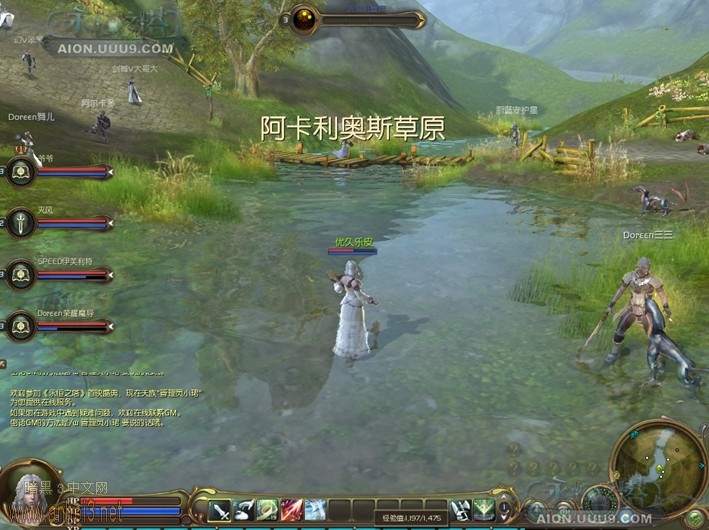Target party member Doreen荣耀魔导
Viewport: 709px width, 530px height.
coord(20,325)
